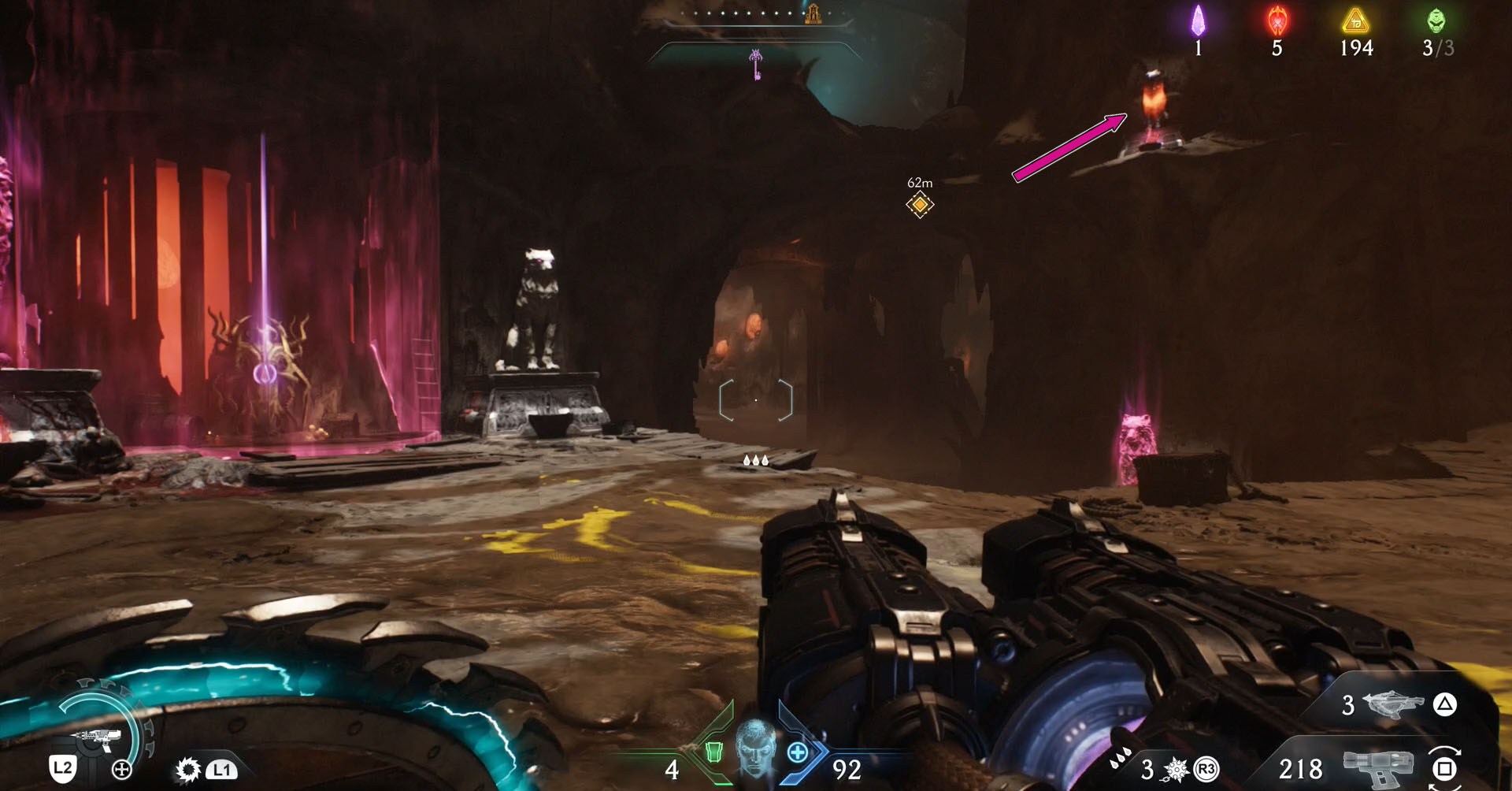Select the purple key icon under the compass
The image size is (1512, 791).
coord(756,65)
